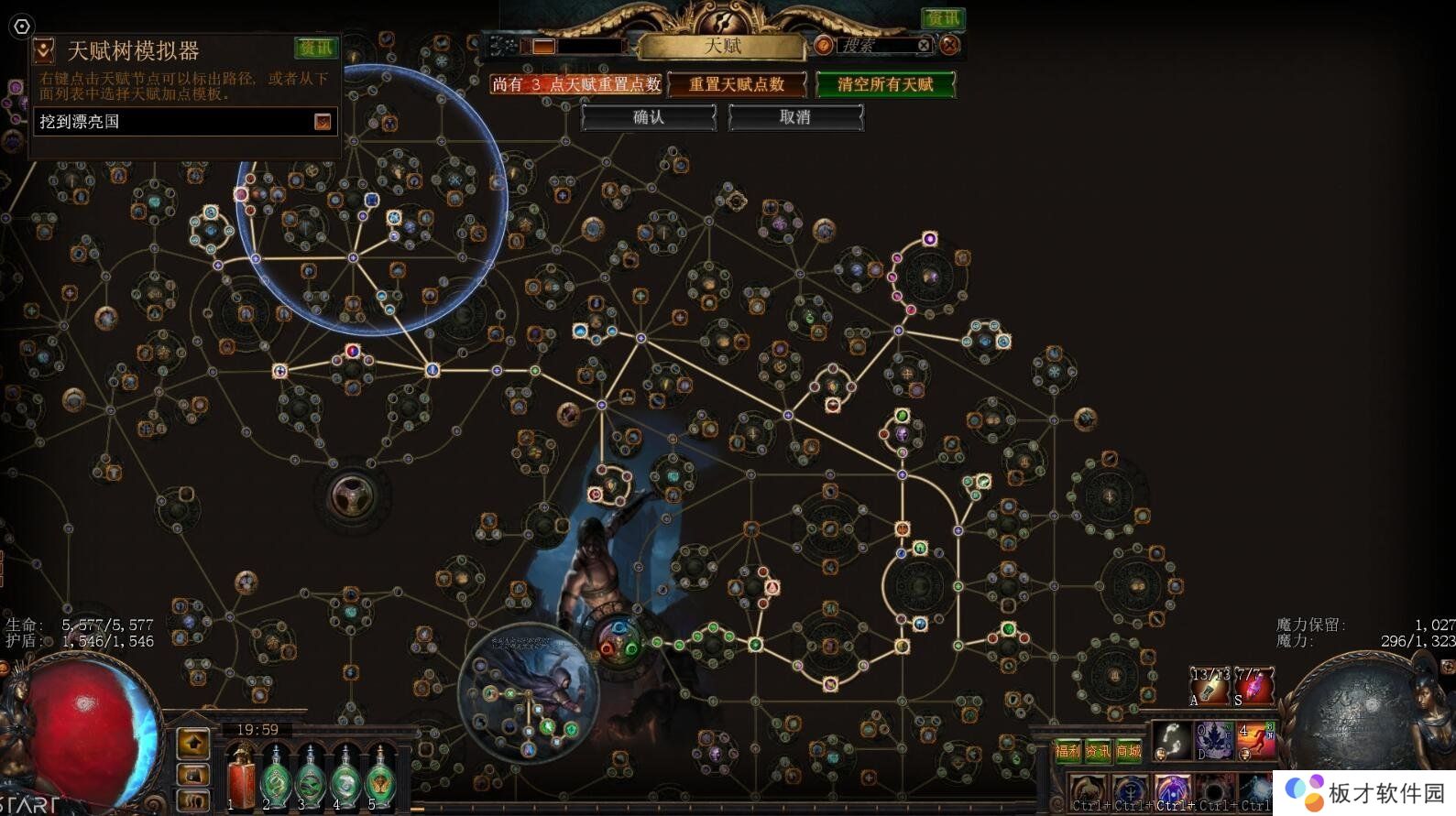Click 资讯 button in the simulator panel
This screenshot has width=1456, height=816.
316,48
